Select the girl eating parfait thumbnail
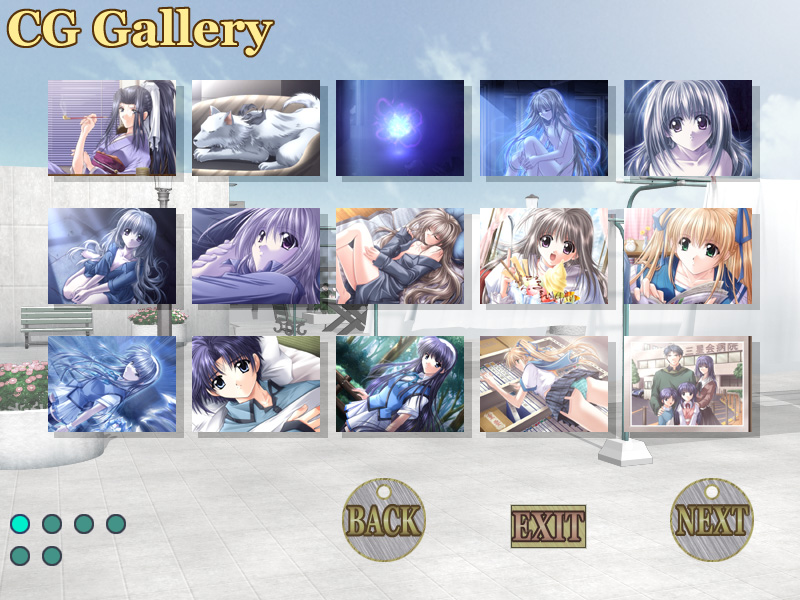Image resolution: width=800 pixels, height=600 pixels. tap(544, 256)
